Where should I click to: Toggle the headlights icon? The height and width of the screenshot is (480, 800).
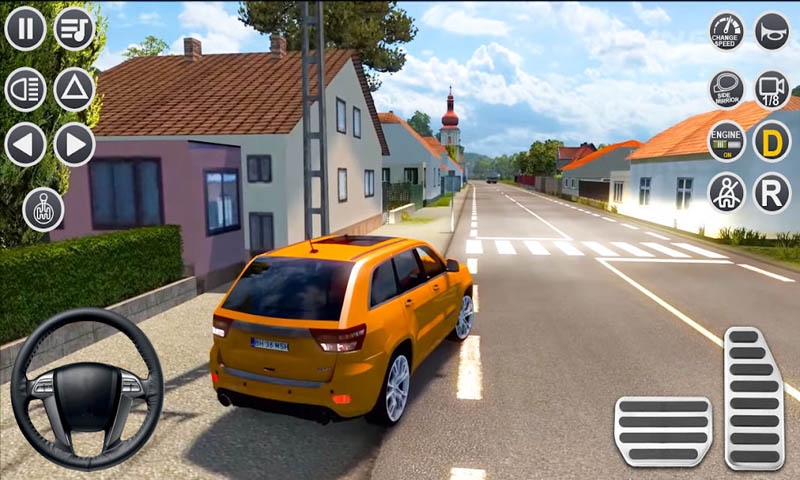click(x=25, y=89)
